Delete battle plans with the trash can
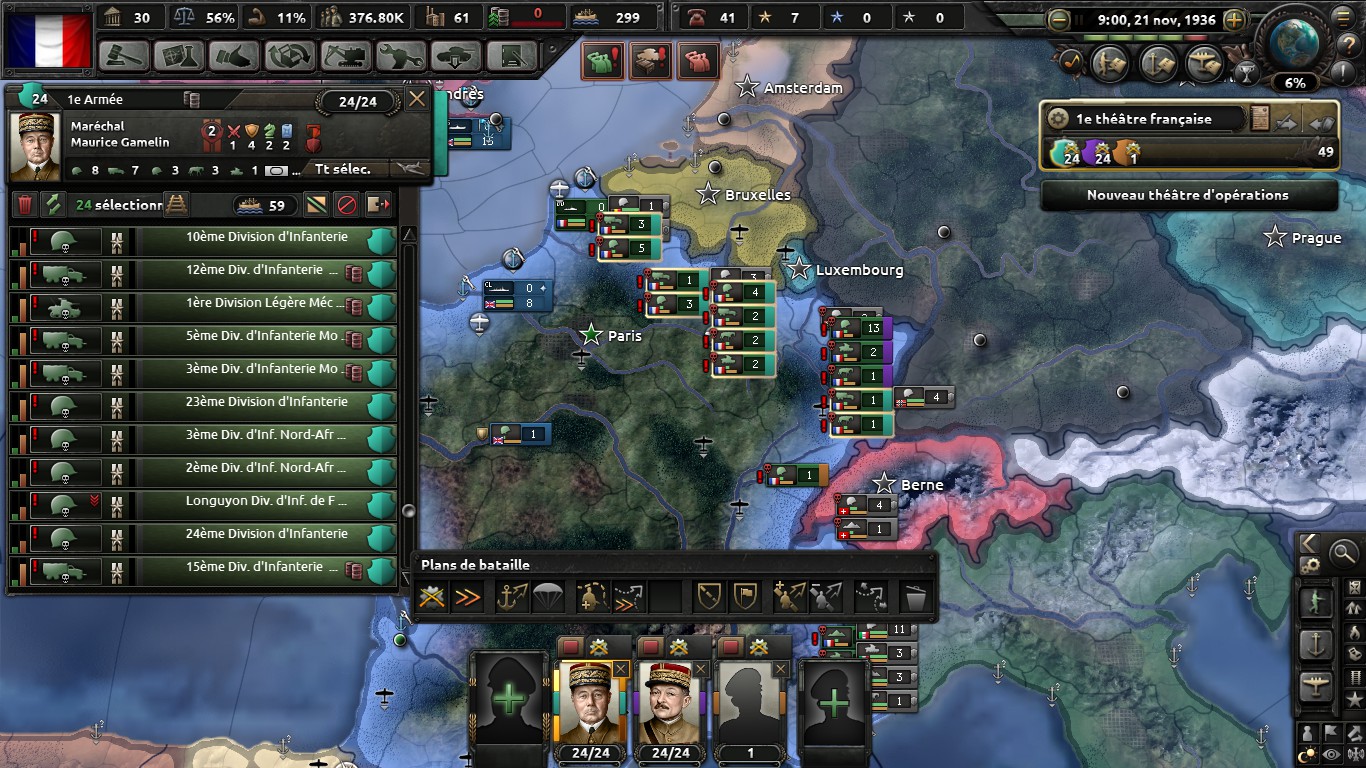The image size is (1366, 768). 915,597
